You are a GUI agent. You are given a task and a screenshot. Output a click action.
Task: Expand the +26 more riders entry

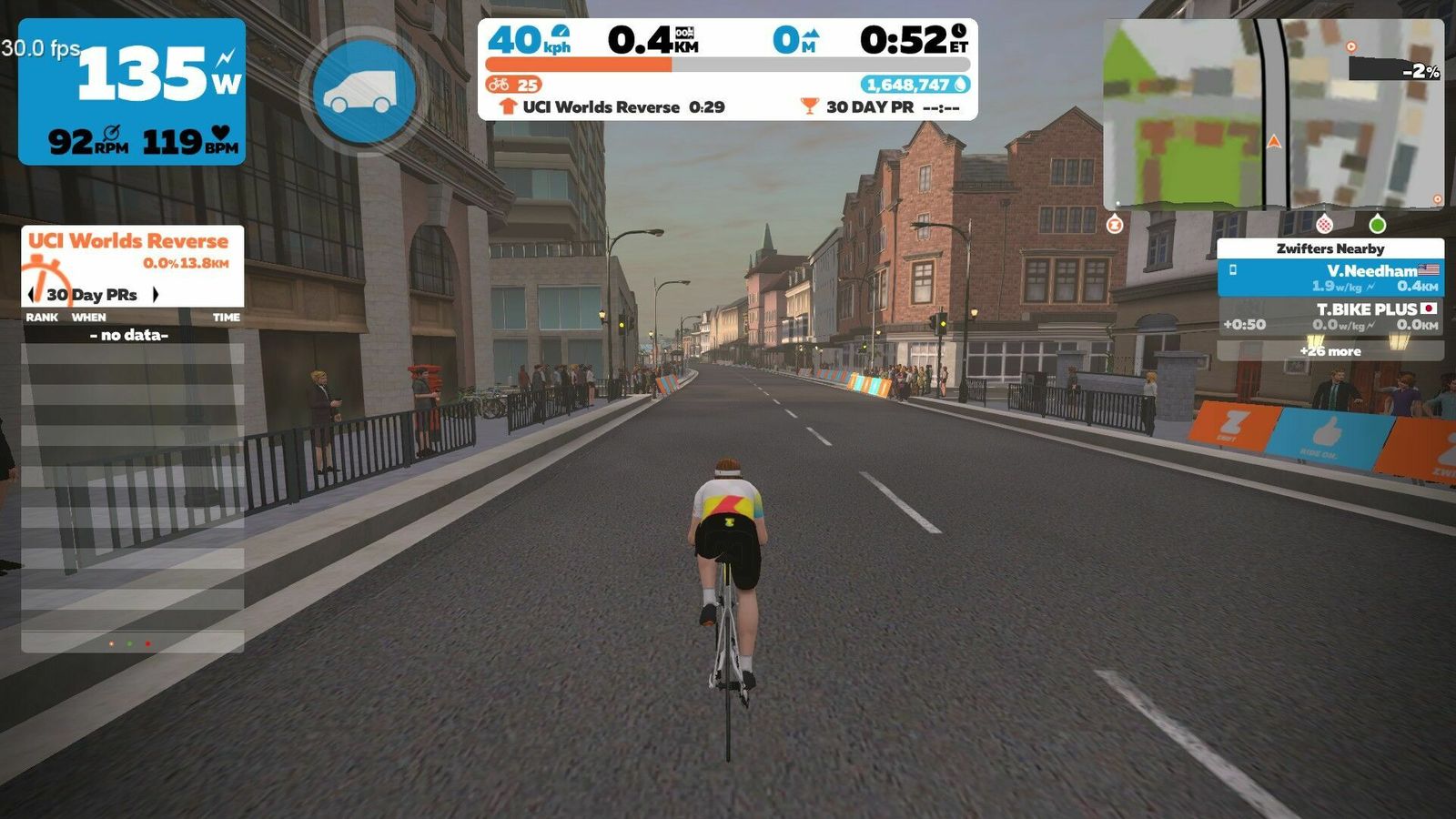pyautogui.click(x=1330, y=350)
